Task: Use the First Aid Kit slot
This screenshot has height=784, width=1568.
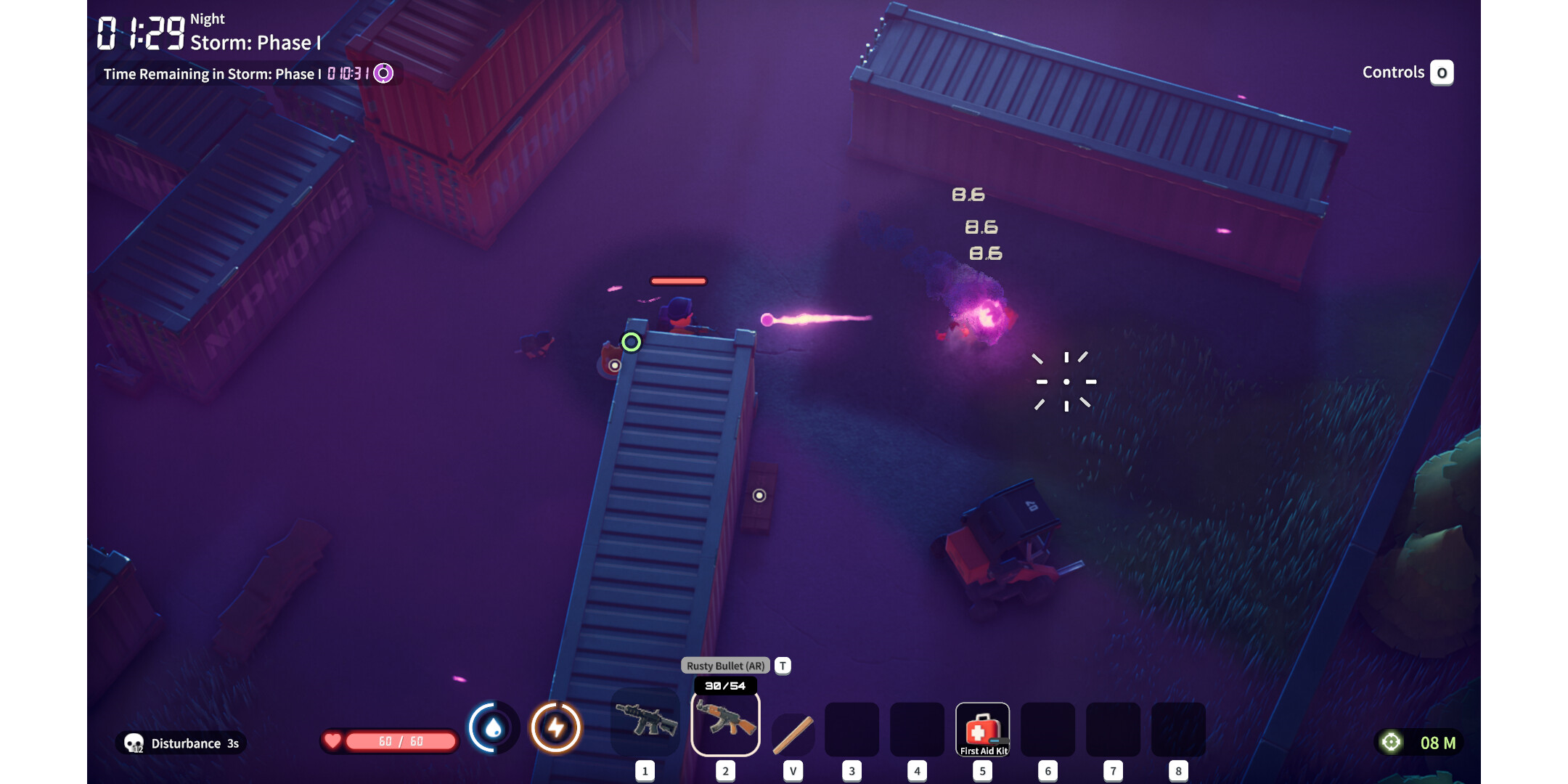Action: tap(982, 729)
